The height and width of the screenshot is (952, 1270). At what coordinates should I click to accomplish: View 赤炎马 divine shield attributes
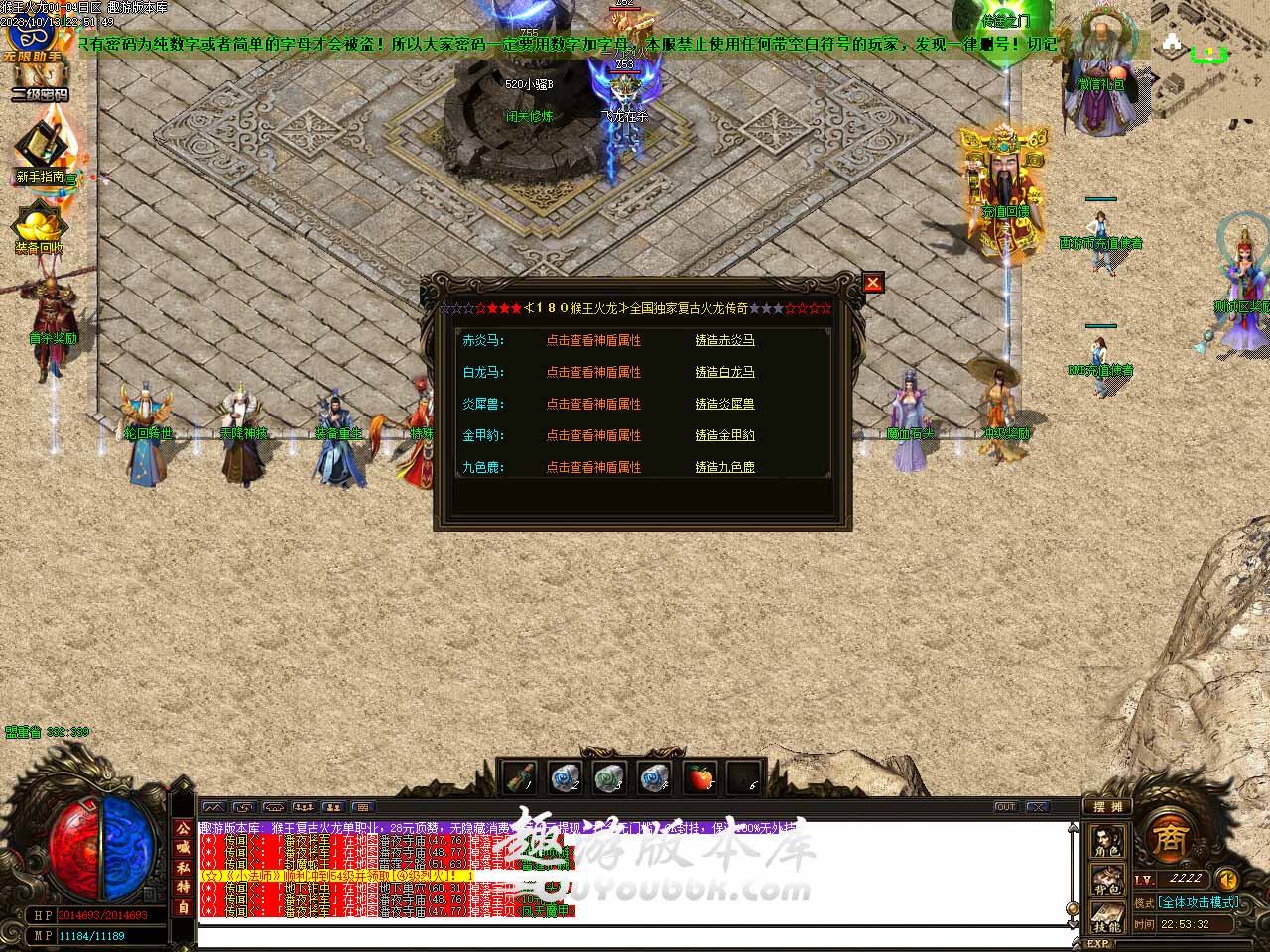click(593, 340)
